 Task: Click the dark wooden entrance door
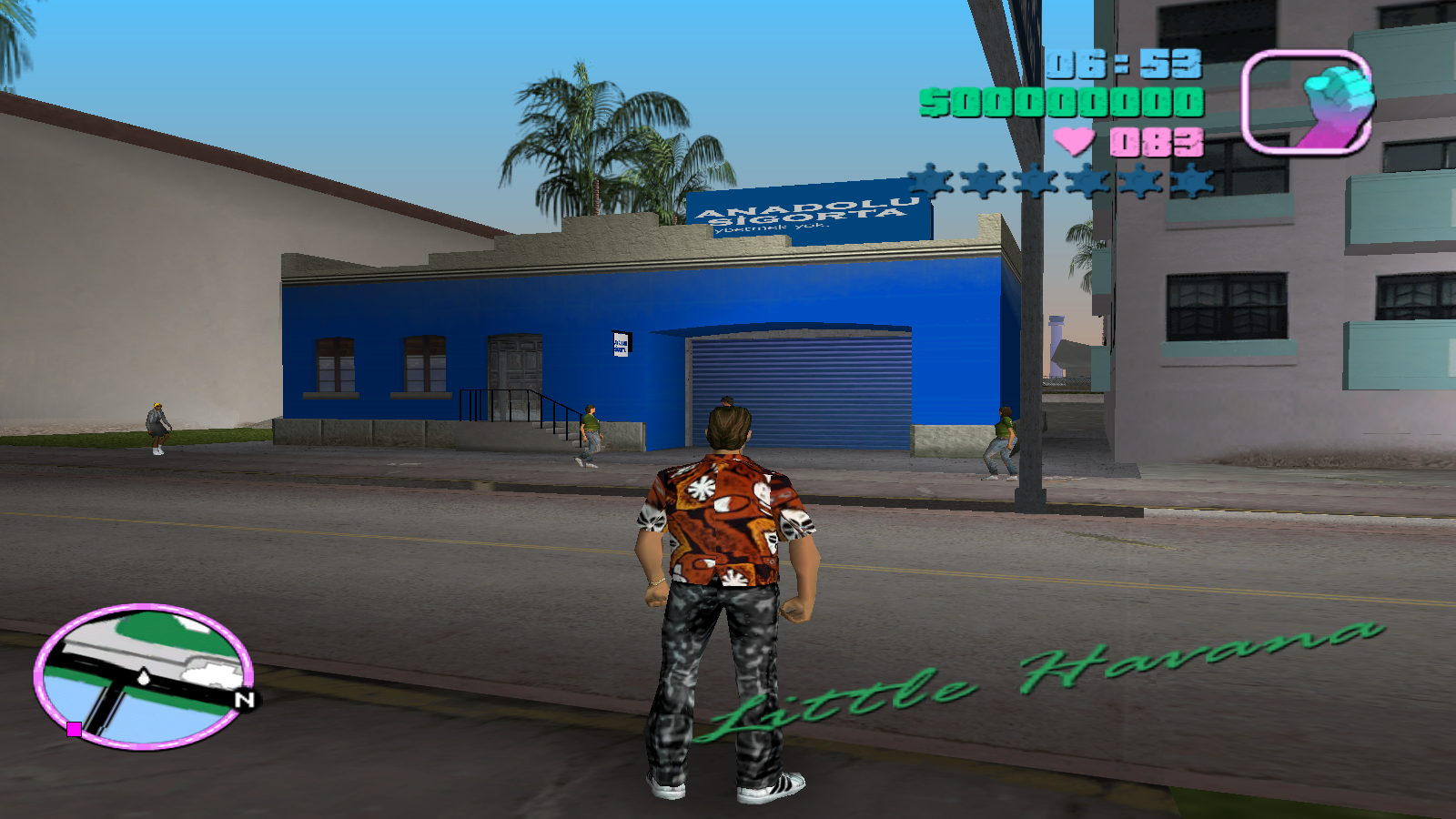click(514, 369)
